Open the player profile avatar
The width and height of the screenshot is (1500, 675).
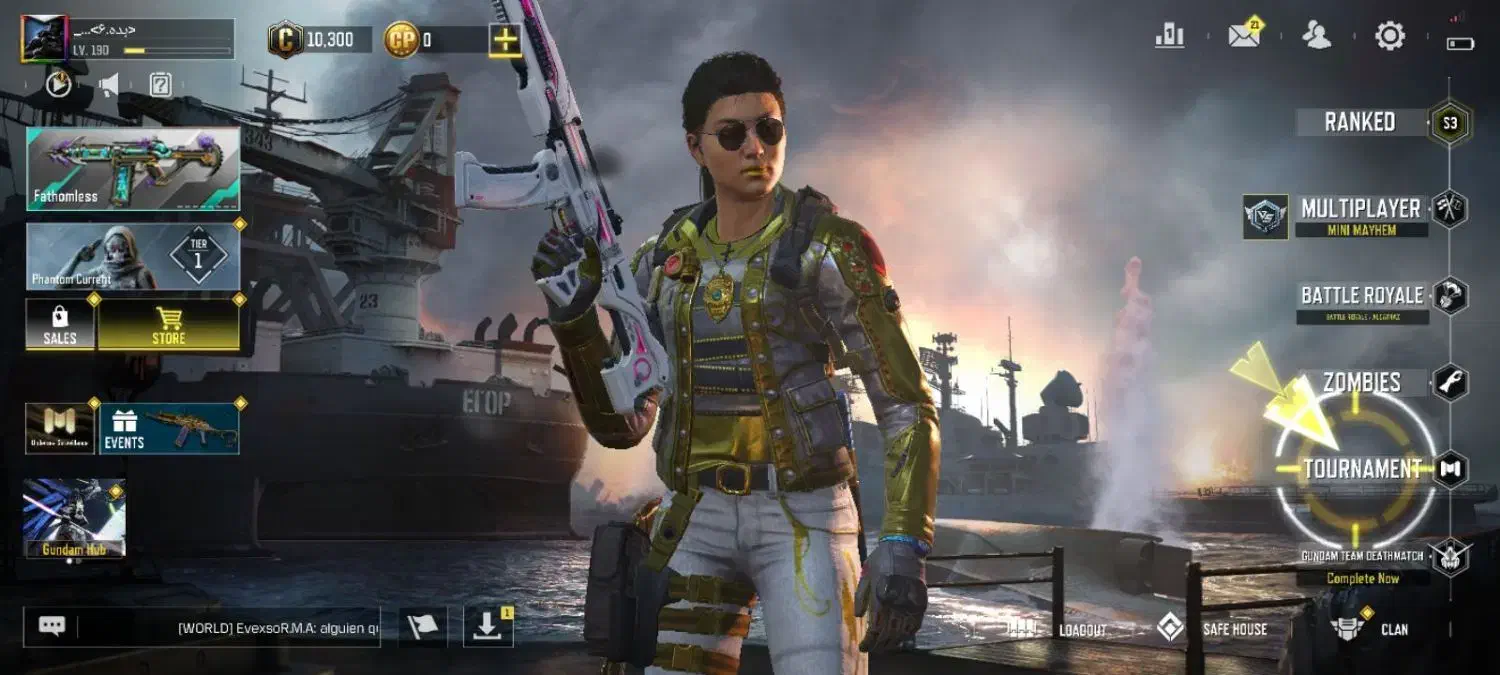pyautogui.click(x=44, y=39)
